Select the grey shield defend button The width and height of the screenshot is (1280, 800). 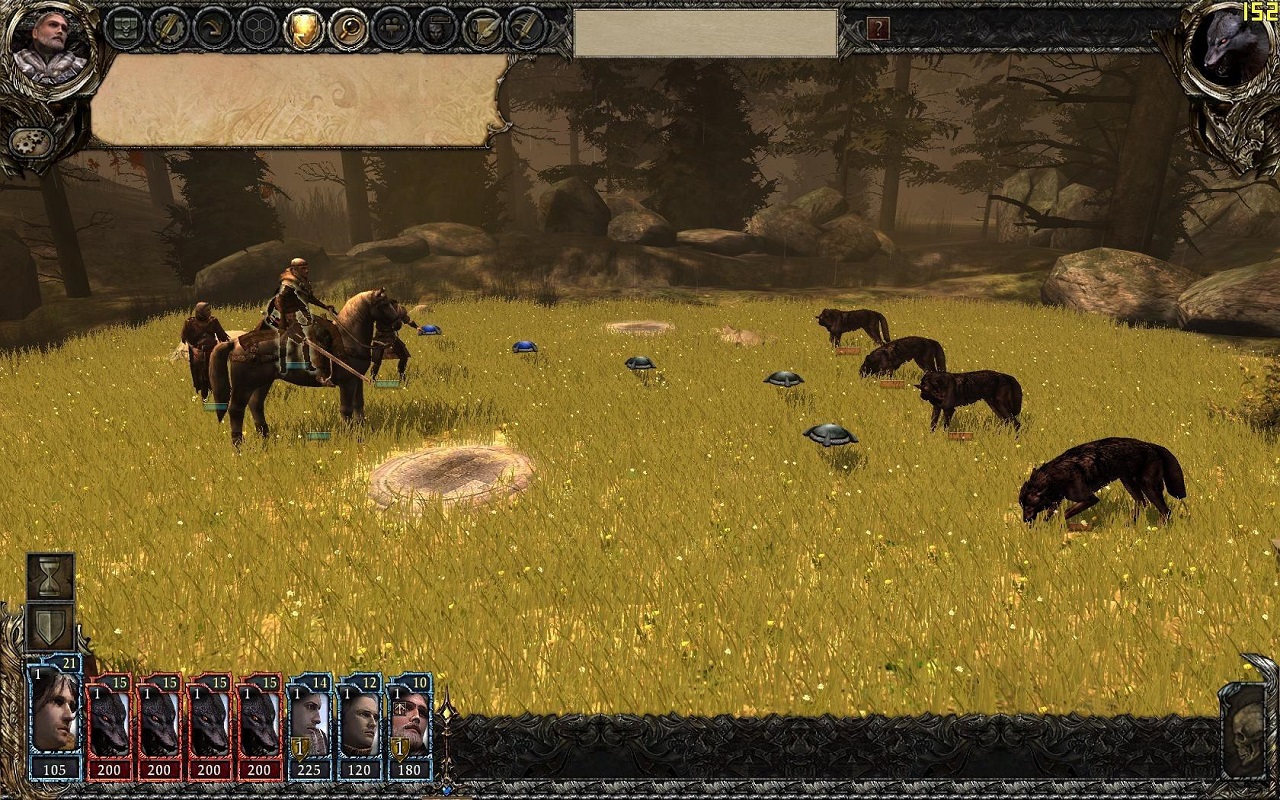50,626
